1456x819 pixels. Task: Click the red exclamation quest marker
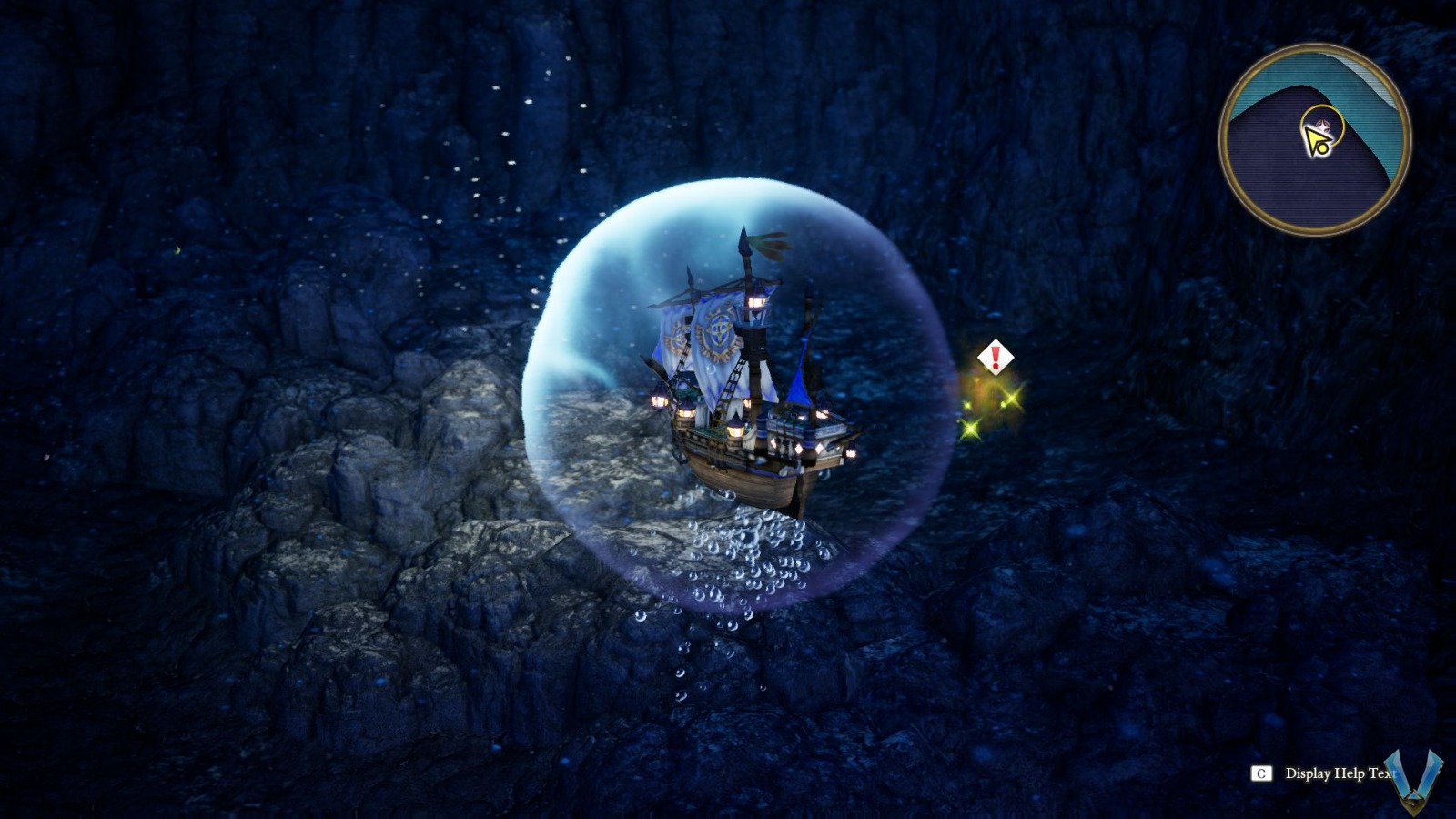(996, 357)
